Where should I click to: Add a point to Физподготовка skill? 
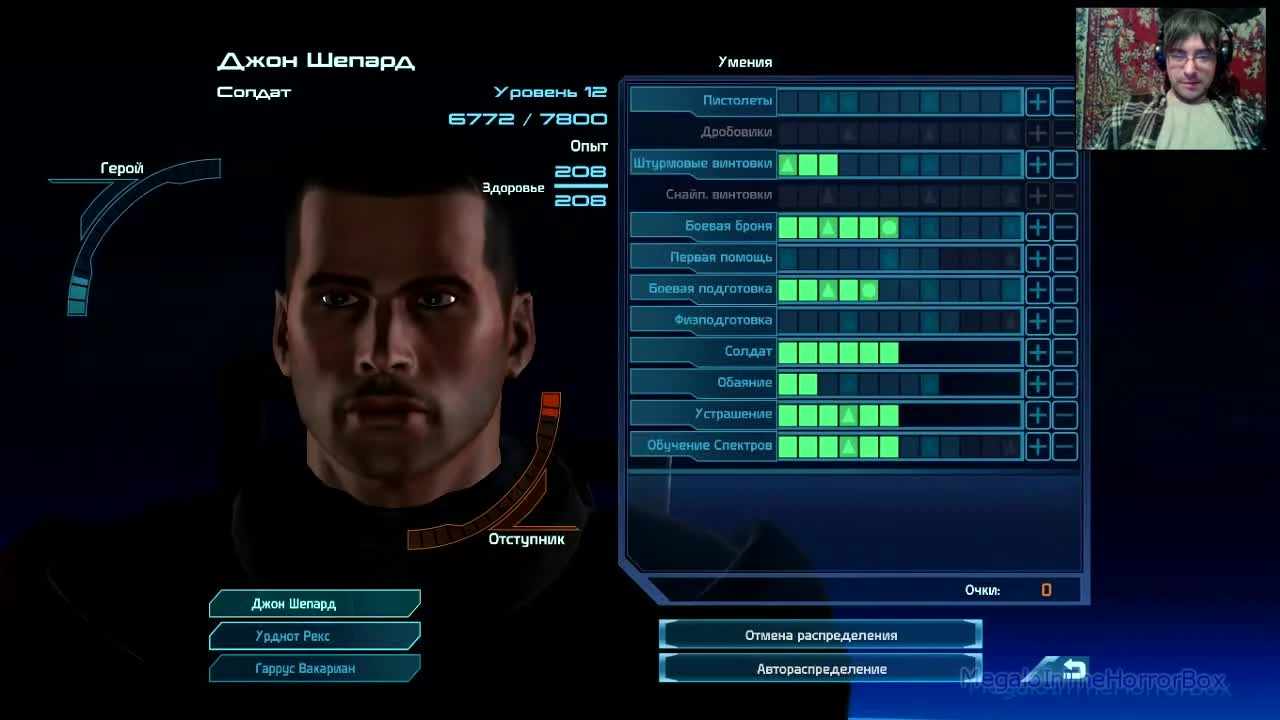1037,320
